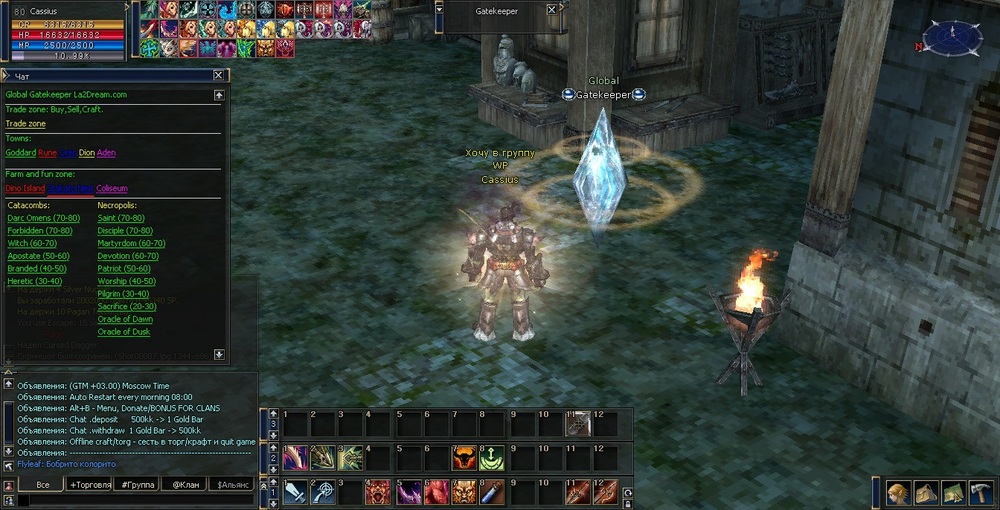This screenshot has width=1000, height=510.
Task: Select the Rune town teleport
Action: point(47,153)
